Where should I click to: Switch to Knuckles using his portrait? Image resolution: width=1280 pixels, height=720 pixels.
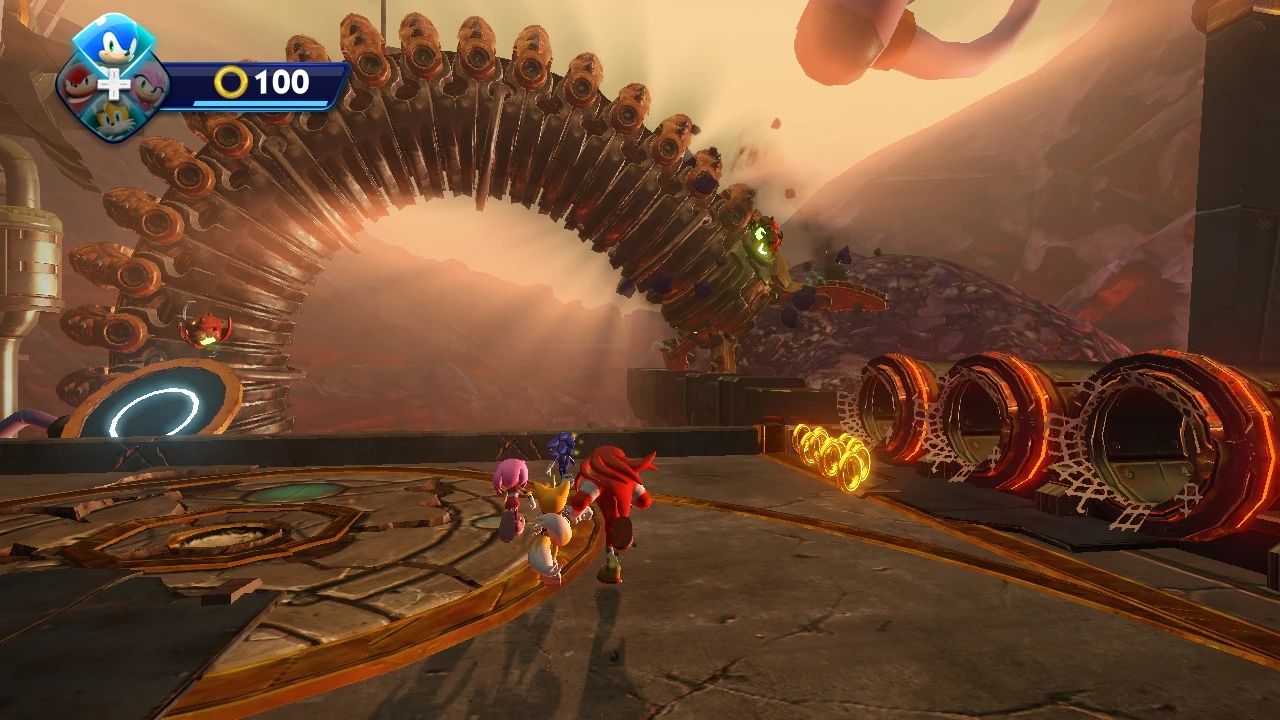(x=78, y=85)
